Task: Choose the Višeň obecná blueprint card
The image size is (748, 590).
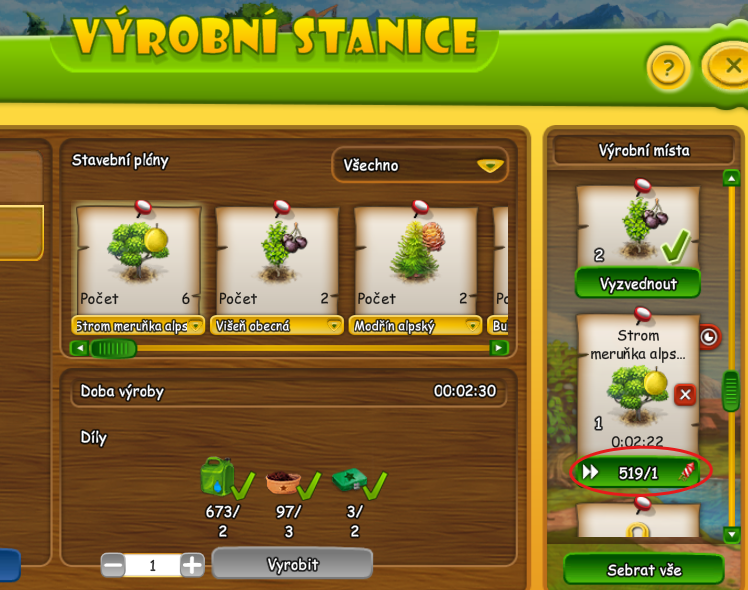Action: [278, 260]
